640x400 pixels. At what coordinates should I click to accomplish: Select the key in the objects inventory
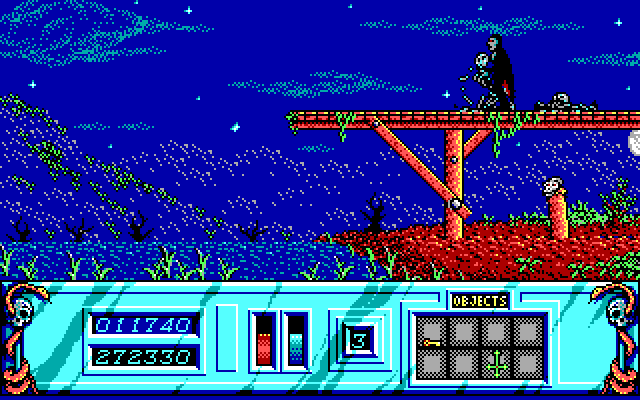[432, 345]
